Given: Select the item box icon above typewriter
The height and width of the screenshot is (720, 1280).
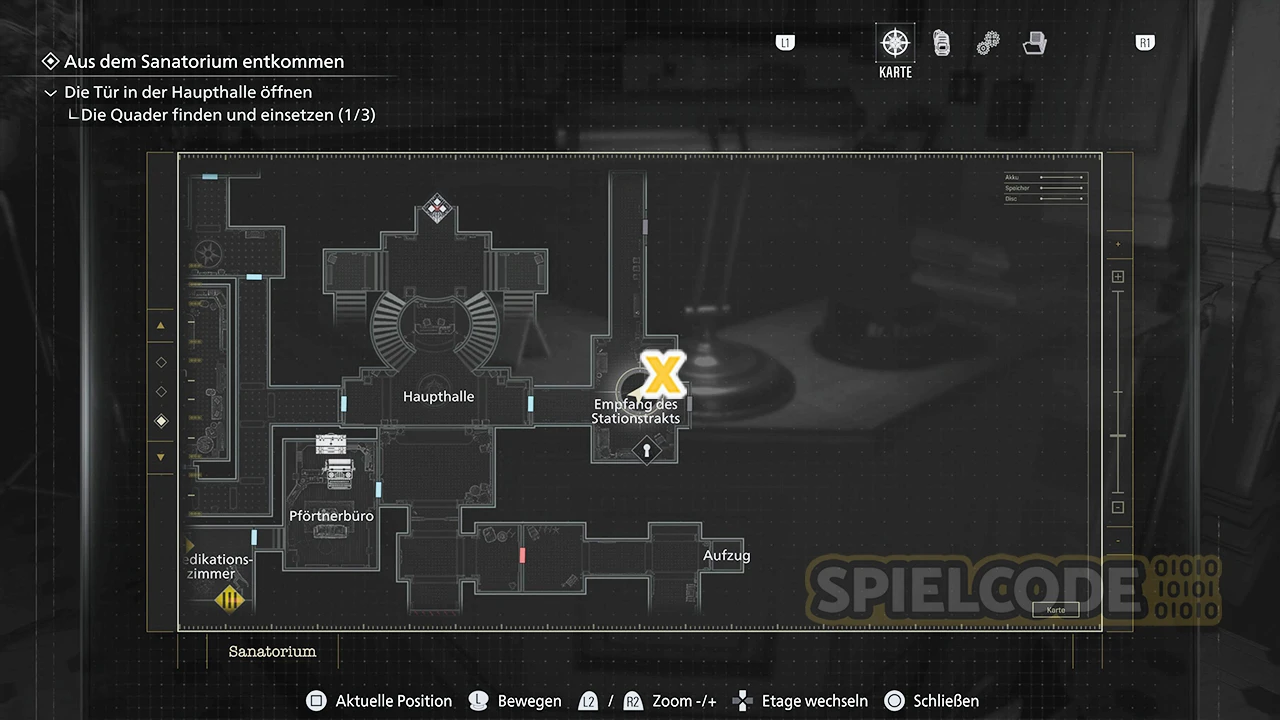Looking at the screenshot, I should point(330,443).
